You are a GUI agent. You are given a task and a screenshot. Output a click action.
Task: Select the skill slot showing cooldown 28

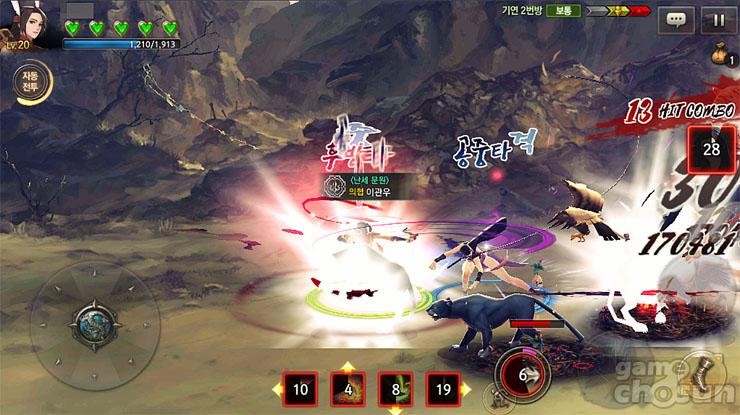coord(713,150)
